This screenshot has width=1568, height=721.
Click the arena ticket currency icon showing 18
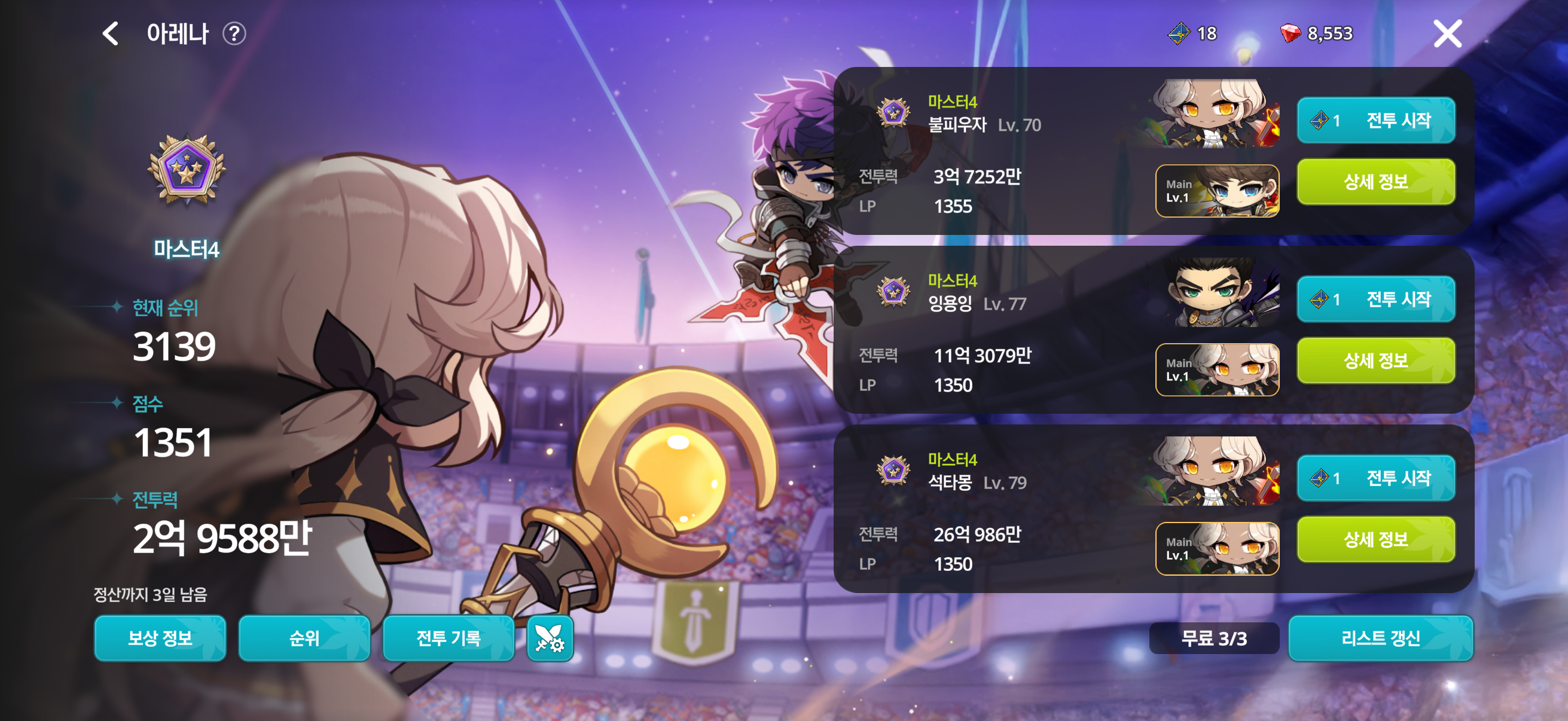pos(1179,33)
